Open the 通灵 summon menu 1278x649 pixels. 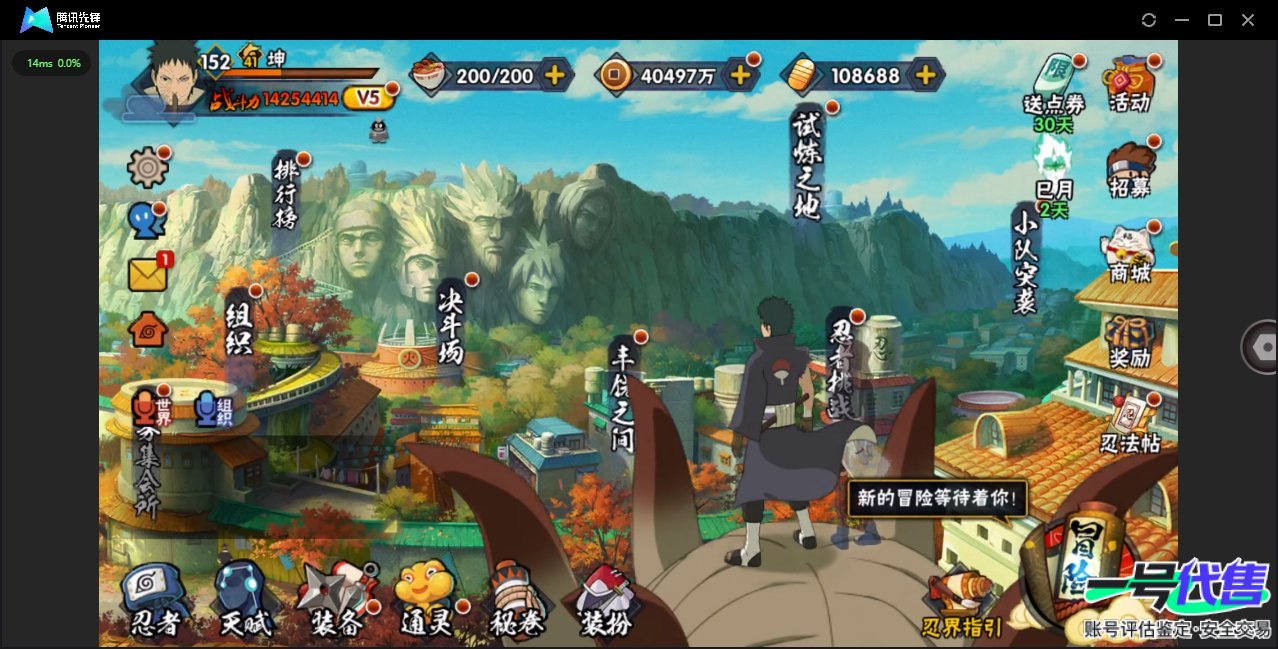(x=426, y=600)
